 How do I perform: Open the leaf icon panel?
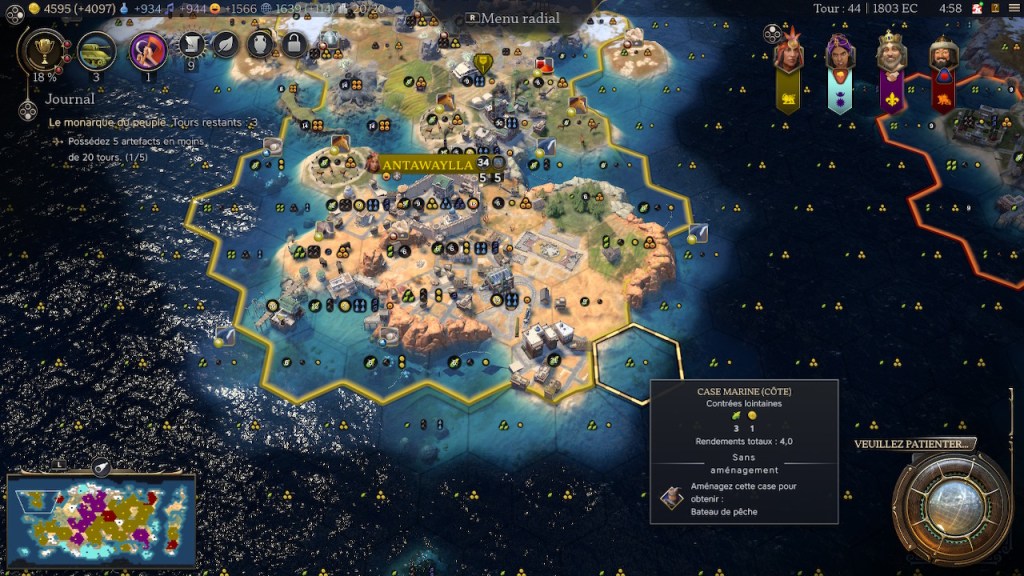pyautogui.click(x=227, y=44)
